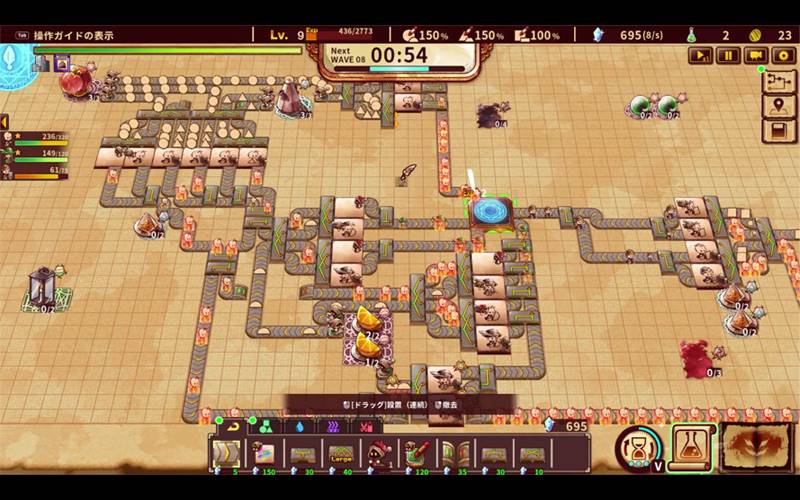This screenshot has width=800, height=500.
Task: Collapse the hero status panel arrow
Action: [x=4, y=122]
